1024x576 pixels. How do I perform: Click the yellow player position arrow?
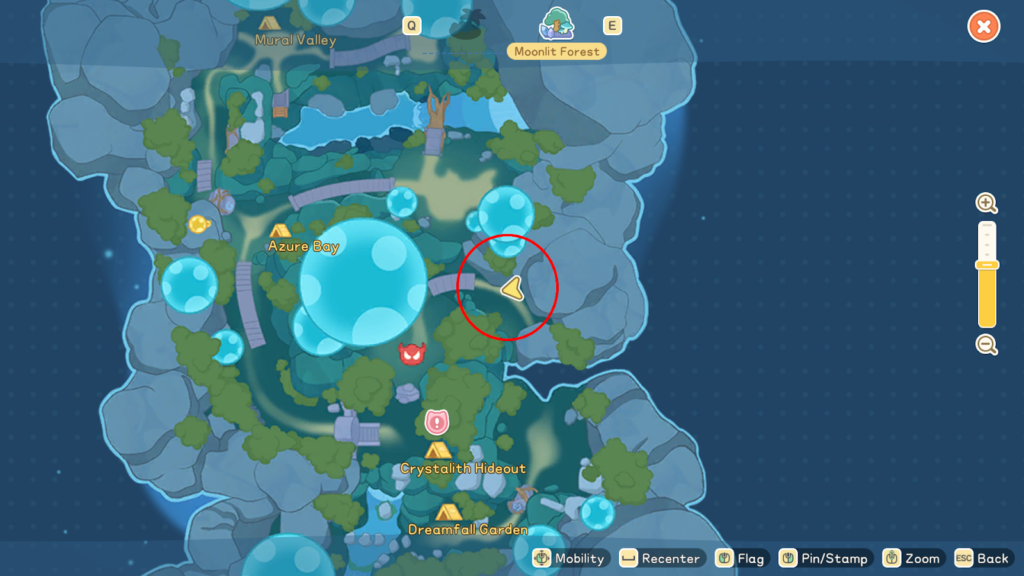tap(512, 289)
